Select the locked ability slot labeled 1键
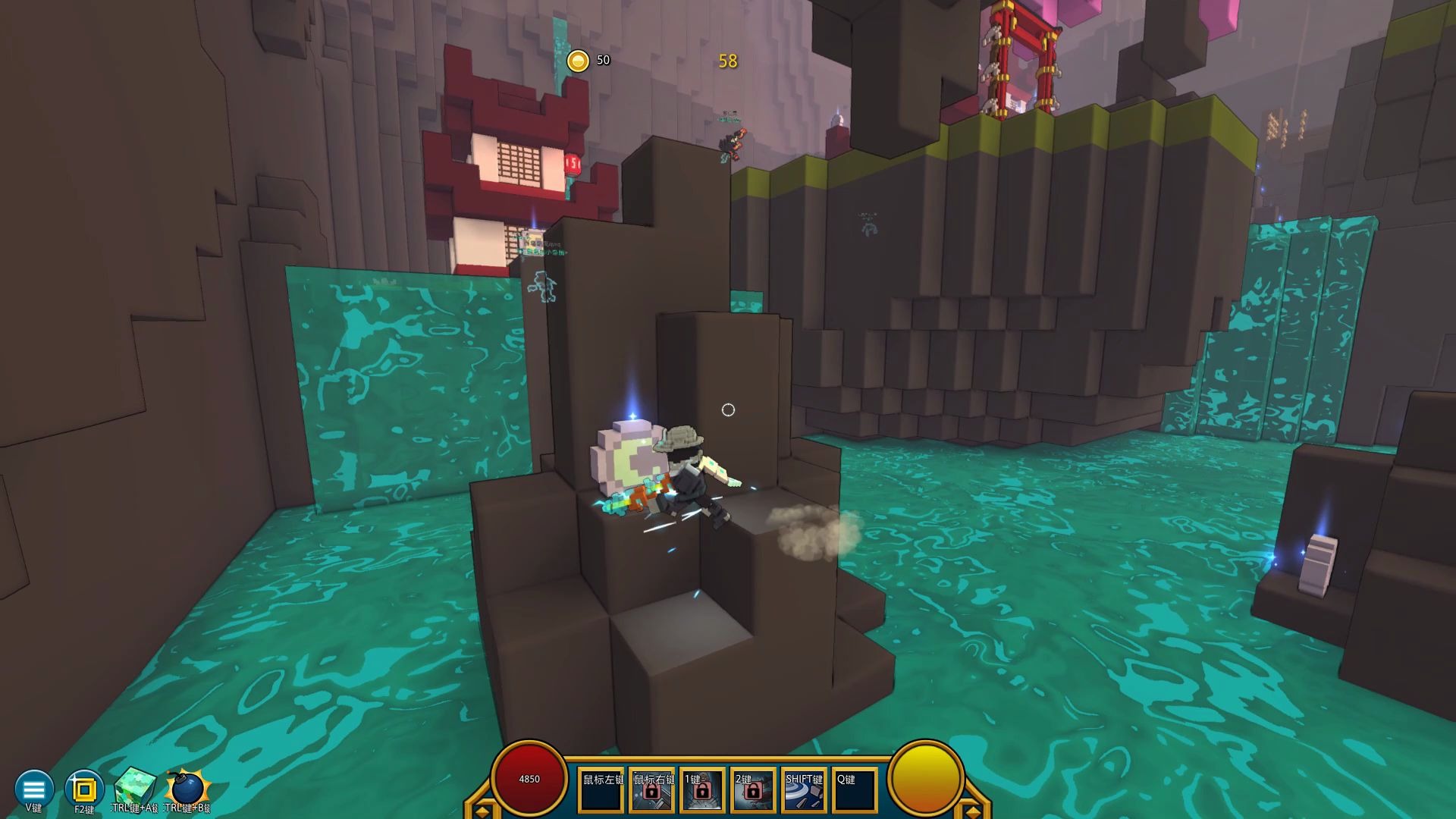Viewport: 1456px width, 819px height. click(702, 790)
